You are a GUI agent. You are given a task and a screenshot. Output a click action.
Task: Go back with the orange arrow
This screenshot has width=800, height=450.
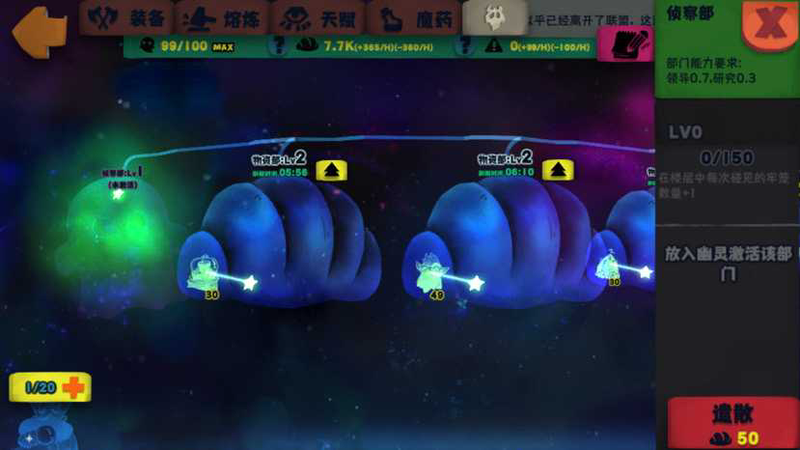coord(35,26)
